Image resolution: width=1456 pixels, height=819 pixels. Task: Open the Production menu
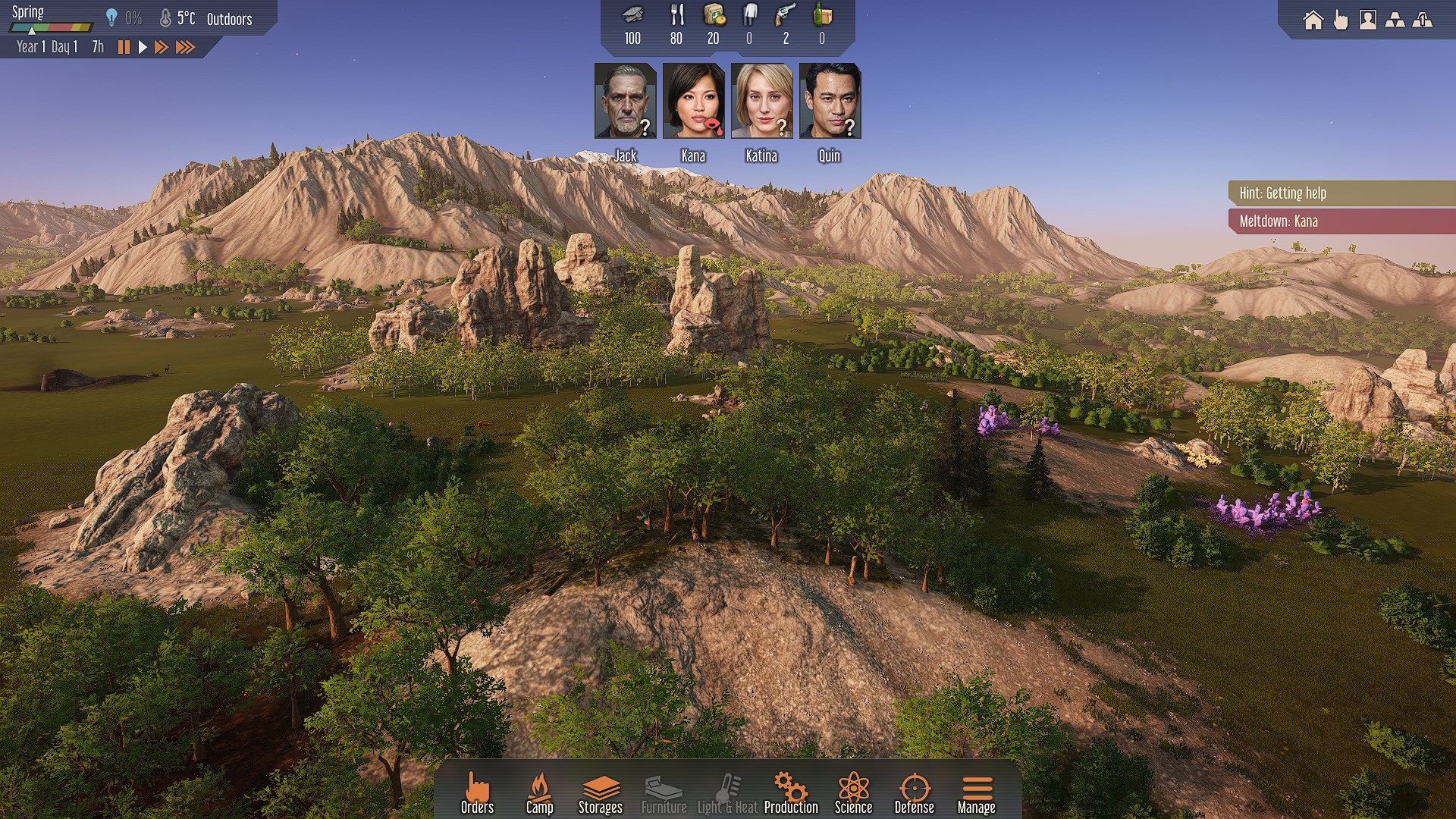click(x=791, y=793)
